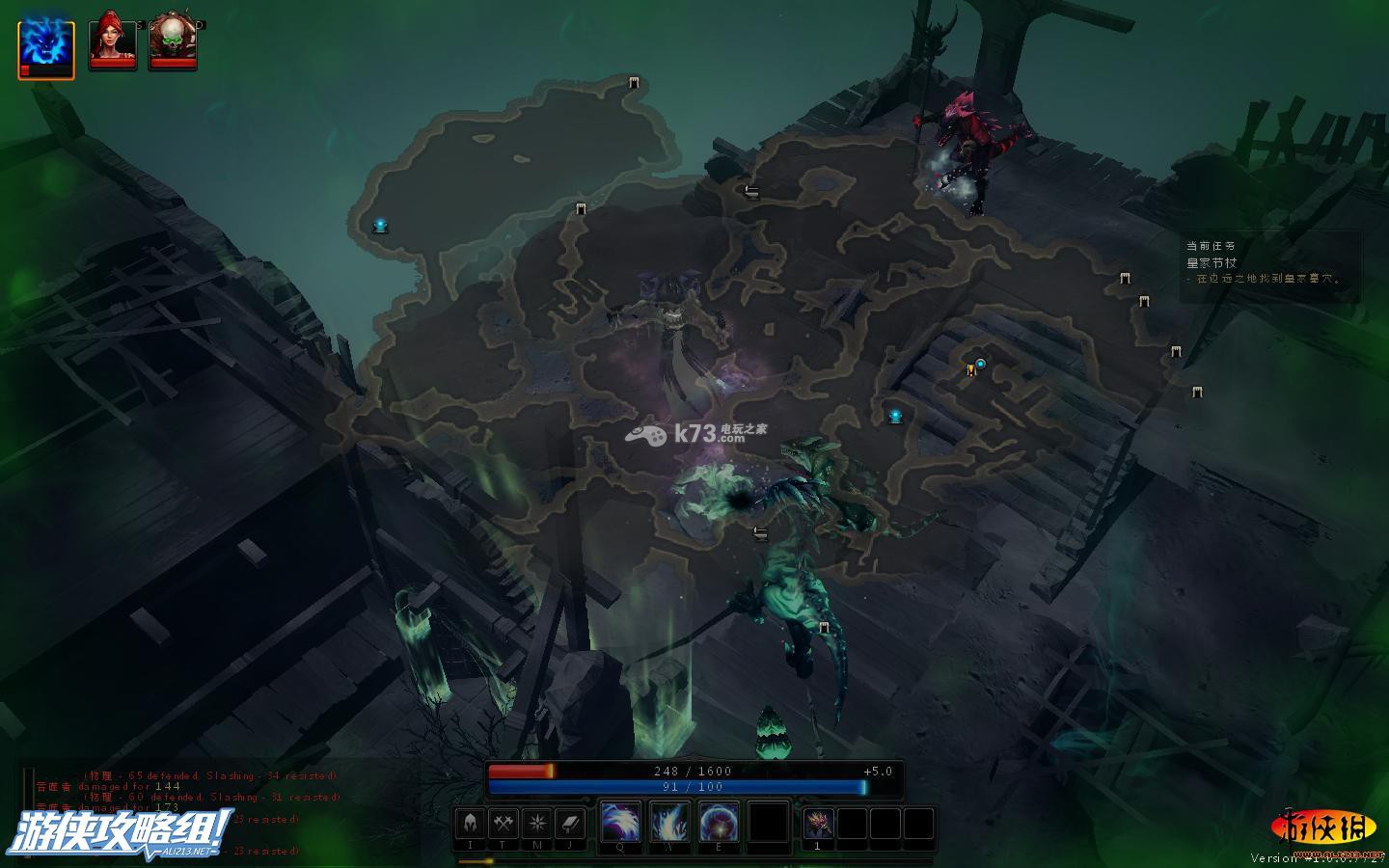Toggle the map with the compass star icon
The image size is (1389, 868).
(536, 825)
